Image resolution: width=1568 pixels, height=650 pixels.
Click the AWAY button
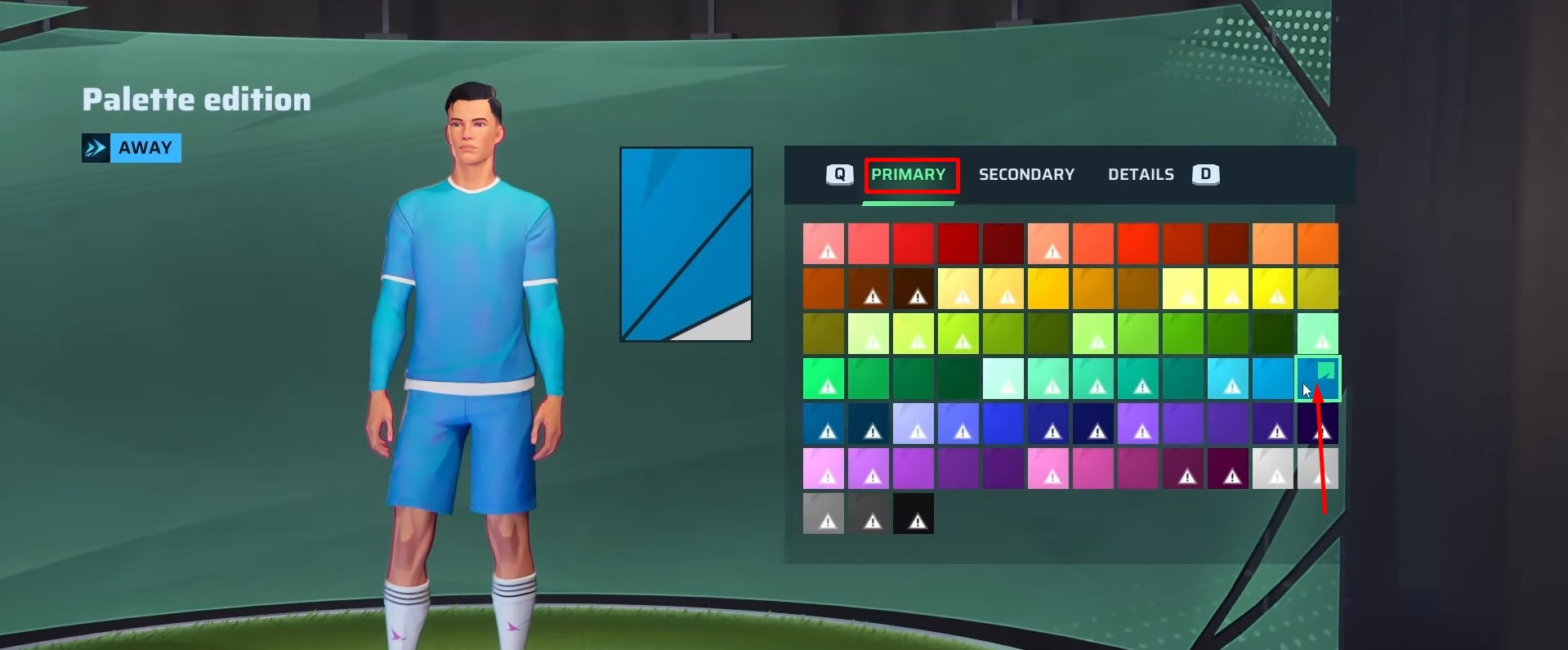pos(145,147)
